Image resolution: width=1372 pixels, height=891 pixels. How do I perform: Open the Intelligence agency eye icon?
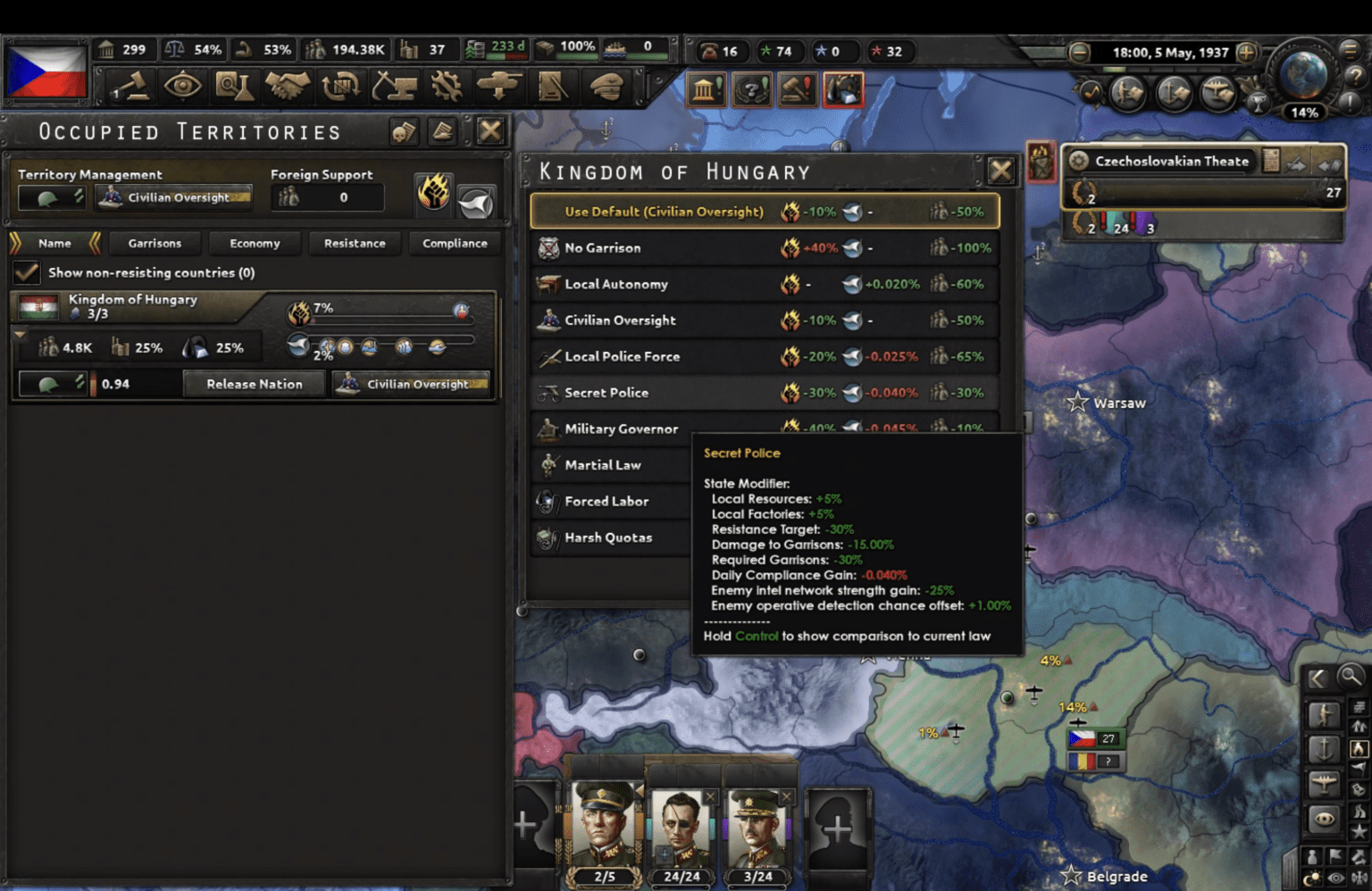point(183,87)
